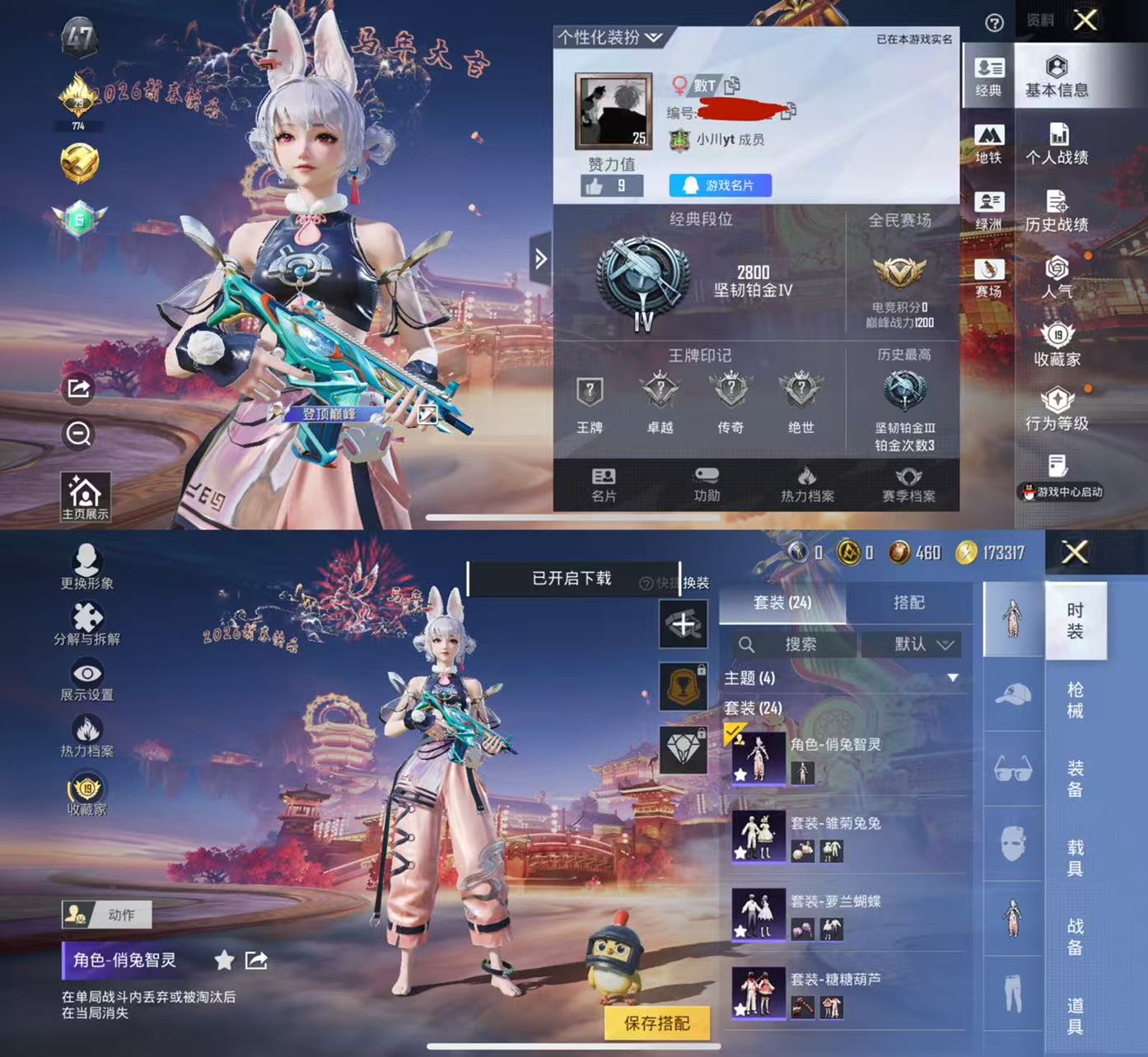
Task: View 人气 popularity stats
Action: 1058,280
